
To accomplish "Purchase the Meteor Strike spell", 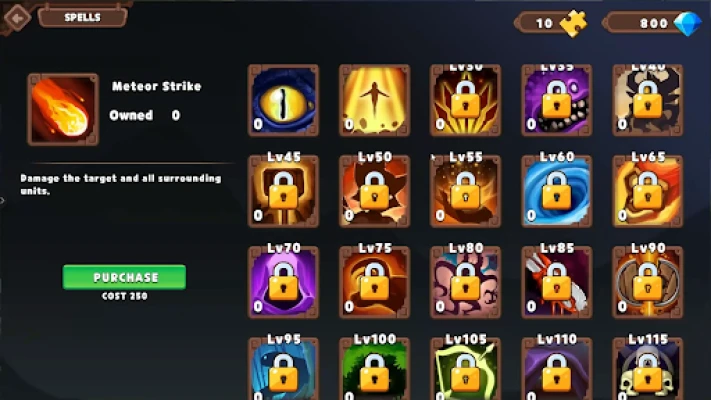I will tap(125, 277).
